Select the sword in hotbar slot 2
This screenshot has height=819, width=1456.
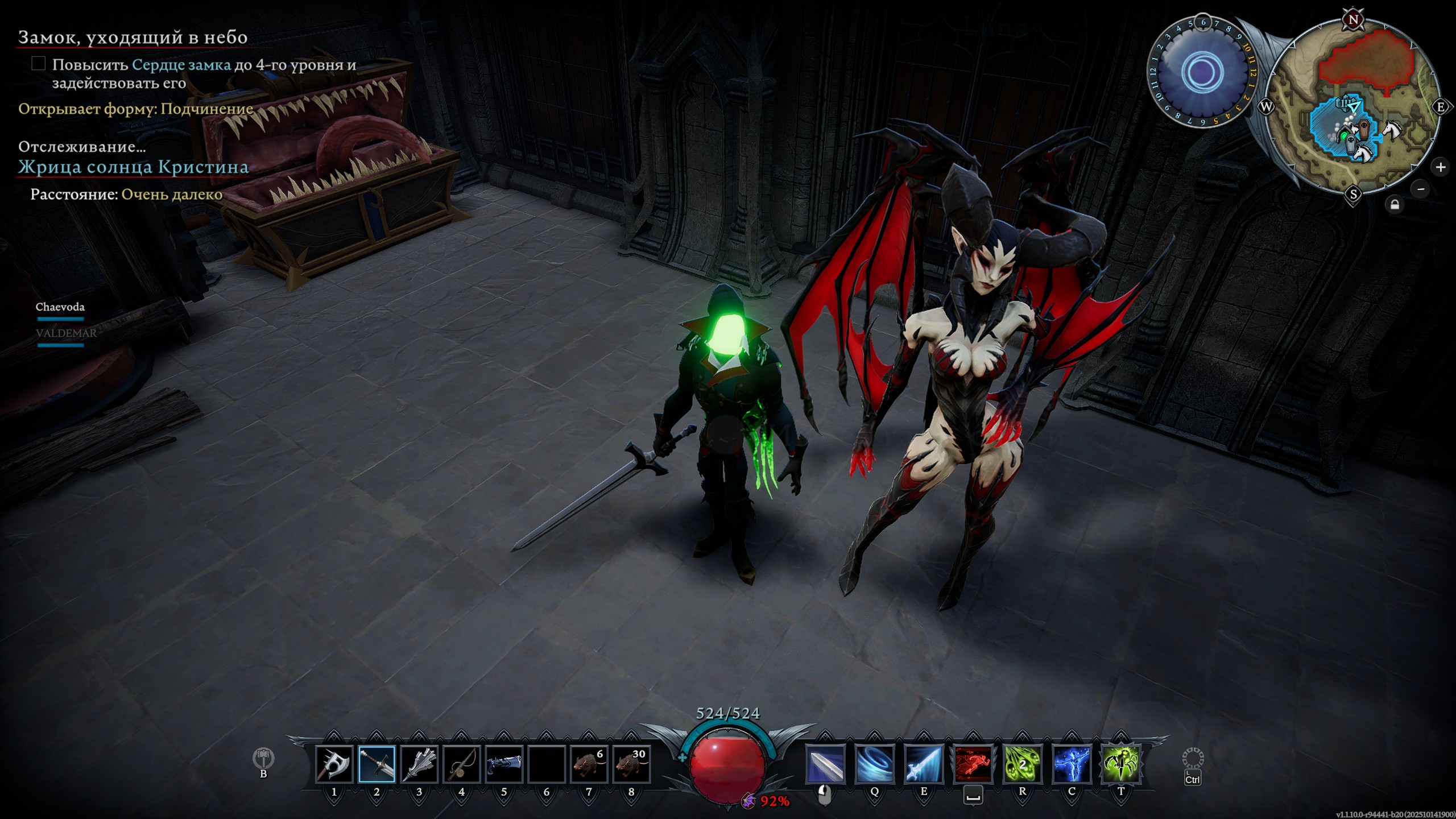377,764
